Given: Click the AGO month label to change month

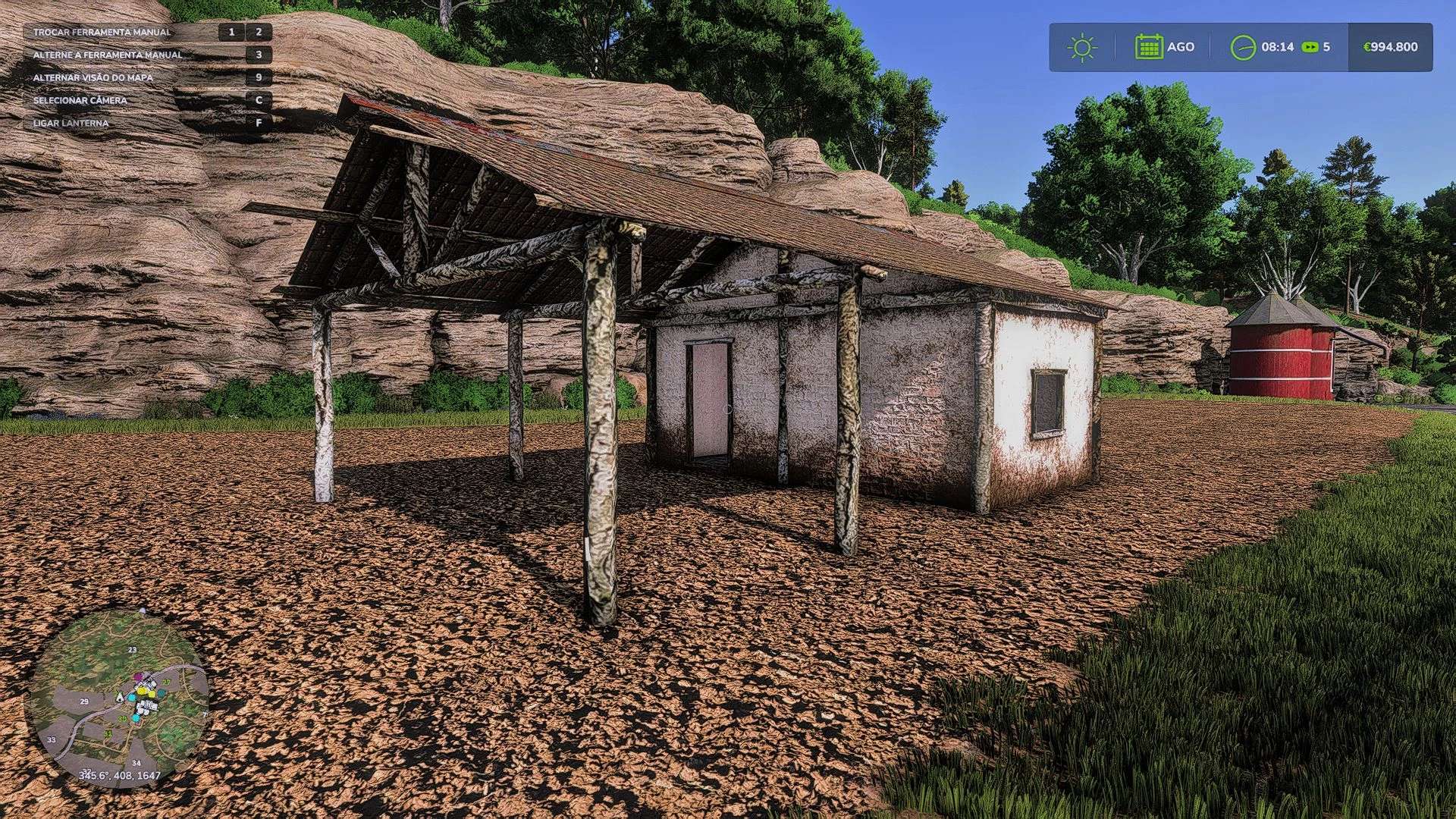Looking at the screenshot, I should pos(1180,47).
